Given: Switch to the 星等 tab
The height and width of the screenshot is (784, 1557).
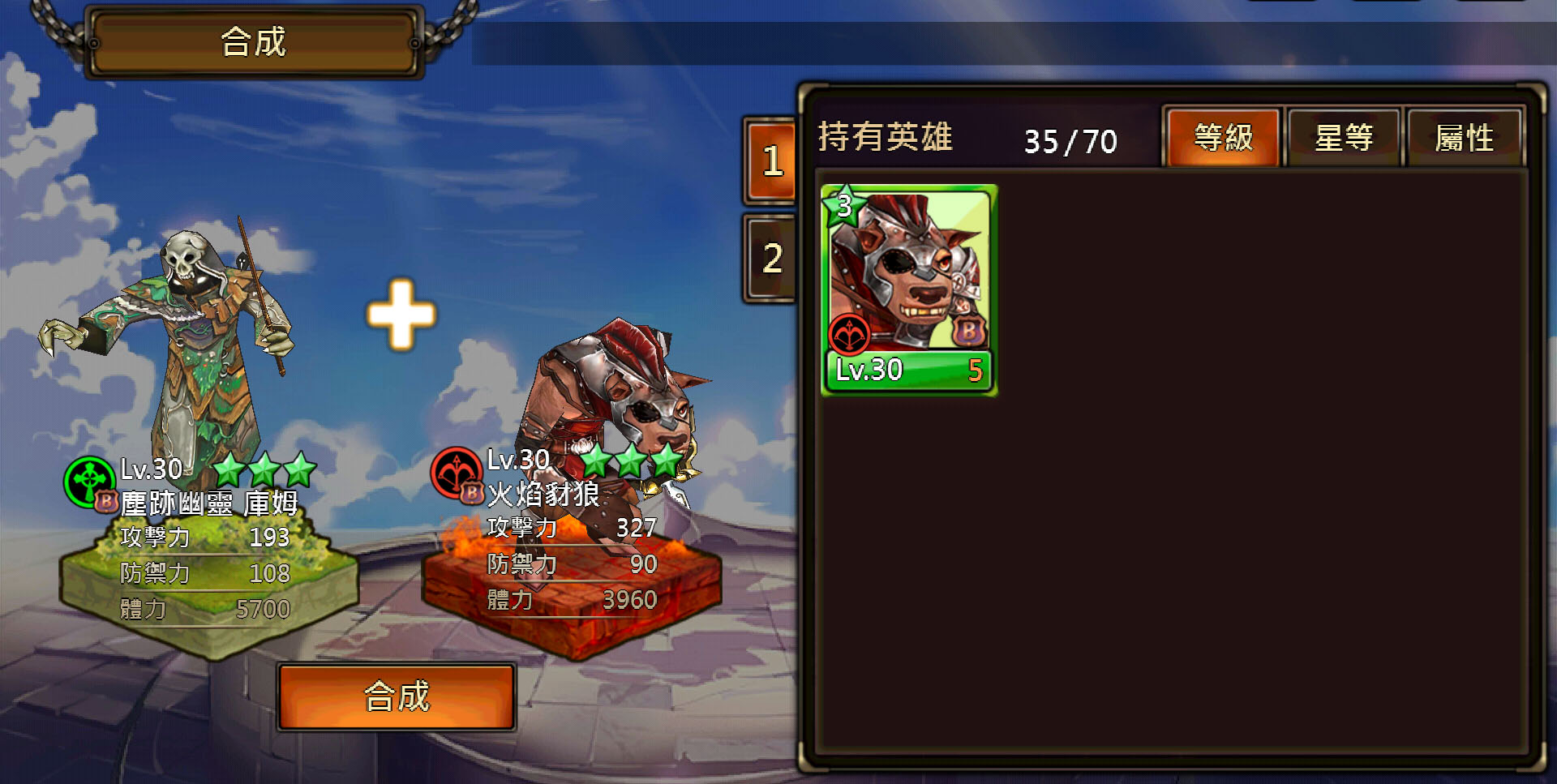Looking at the screenshot, I should (1344, 138).
